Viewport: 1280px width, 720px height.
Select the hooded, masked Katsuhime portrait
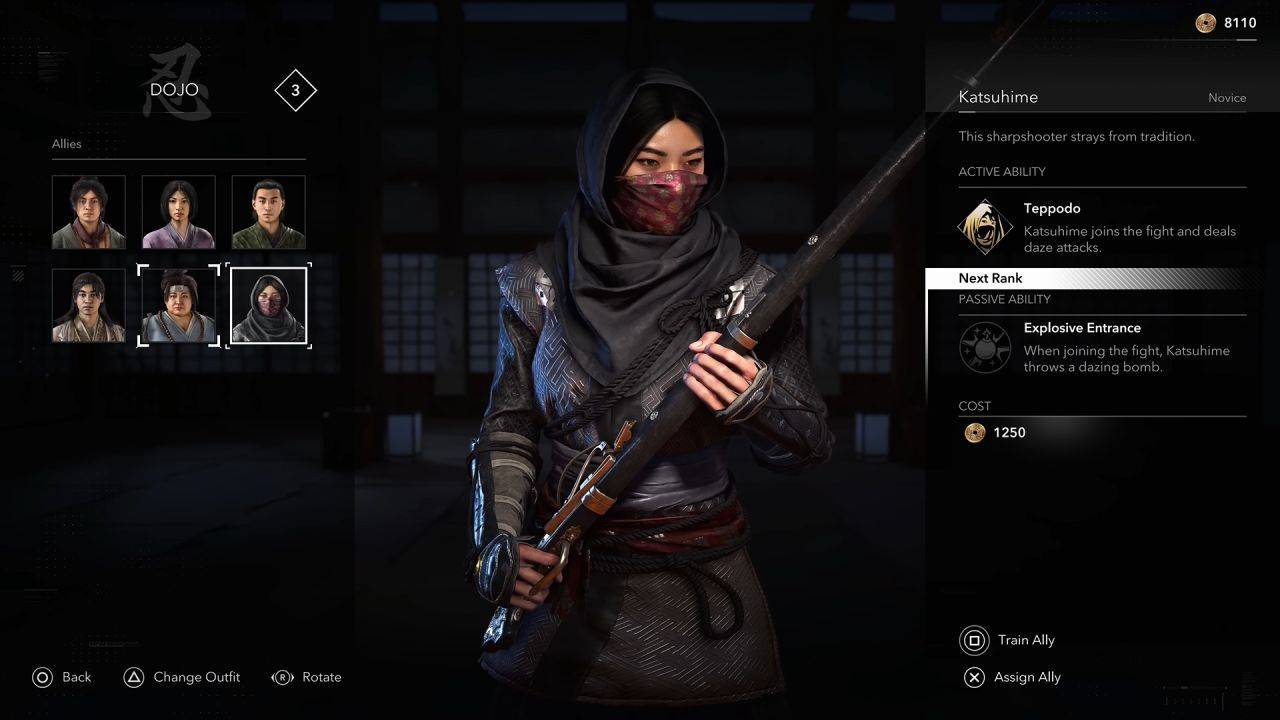click(268, 305)
